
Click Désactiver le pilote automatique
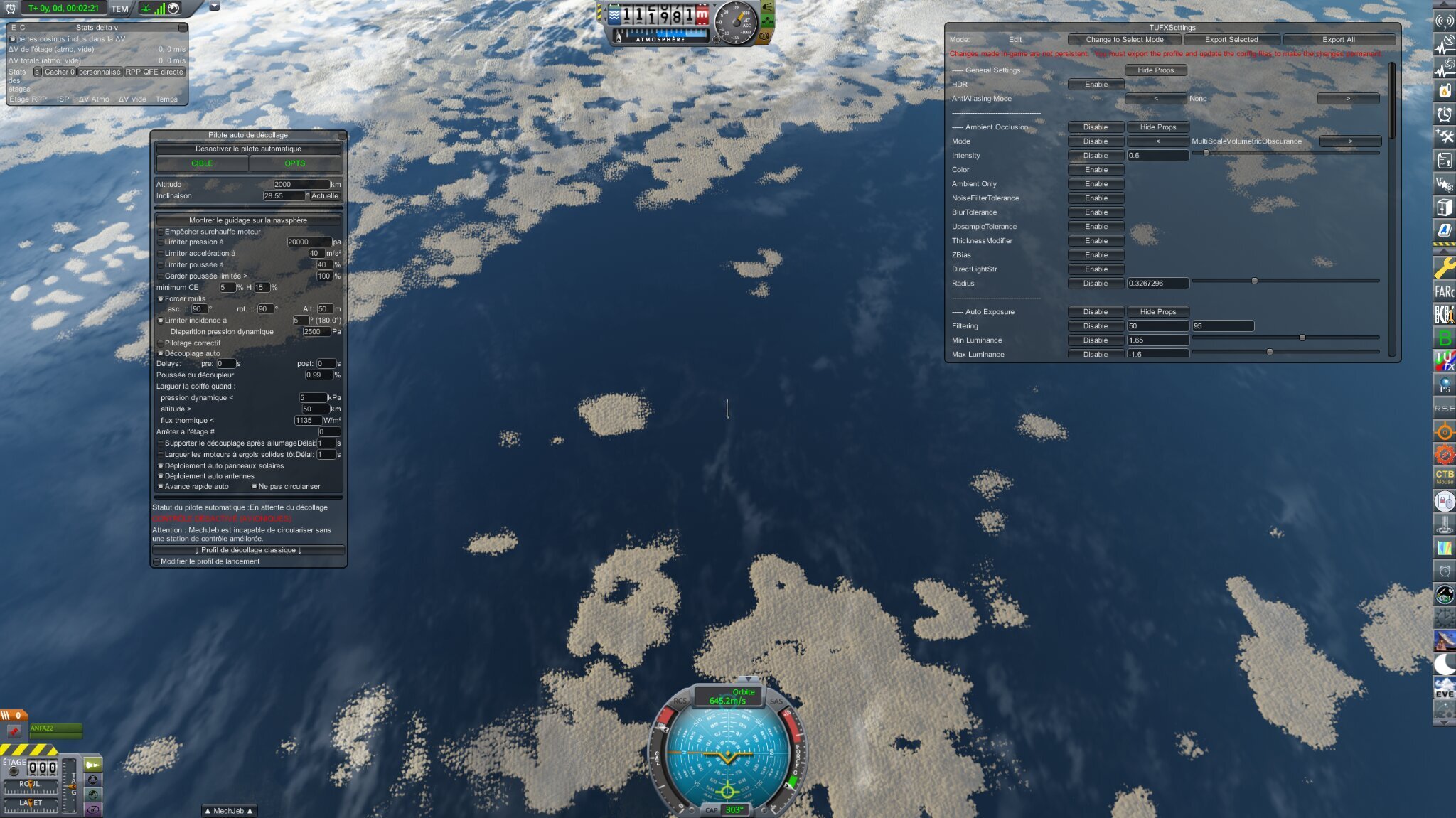[x=247, y=149]
